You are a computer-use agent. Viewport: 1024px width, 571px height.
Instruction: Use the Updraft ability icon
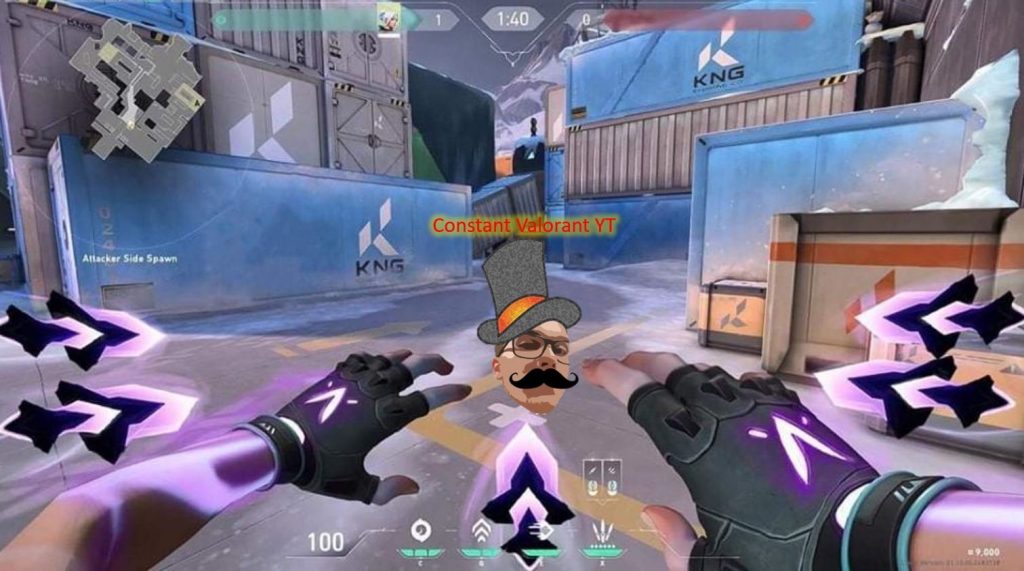(479, 530)
